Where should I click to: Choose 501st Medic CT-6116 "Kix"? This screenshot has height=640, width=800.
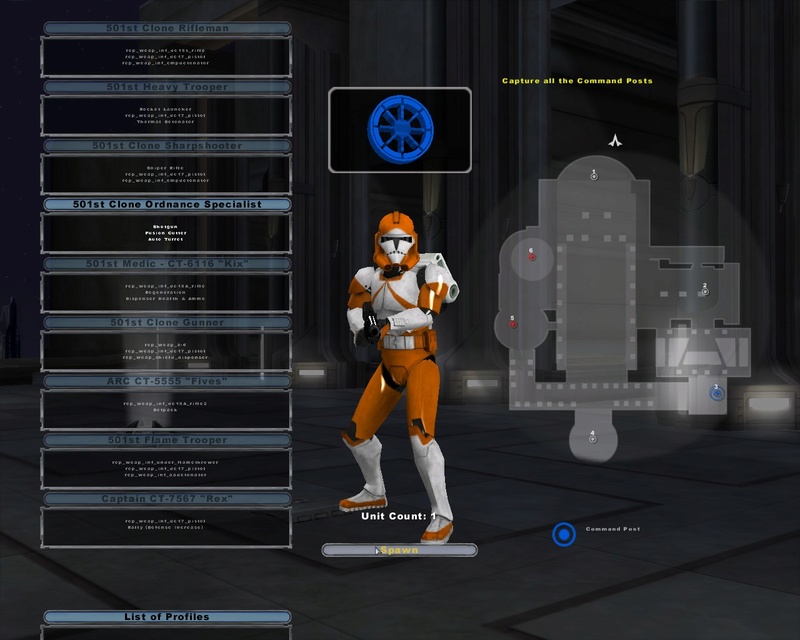click(x=167, y=264)
